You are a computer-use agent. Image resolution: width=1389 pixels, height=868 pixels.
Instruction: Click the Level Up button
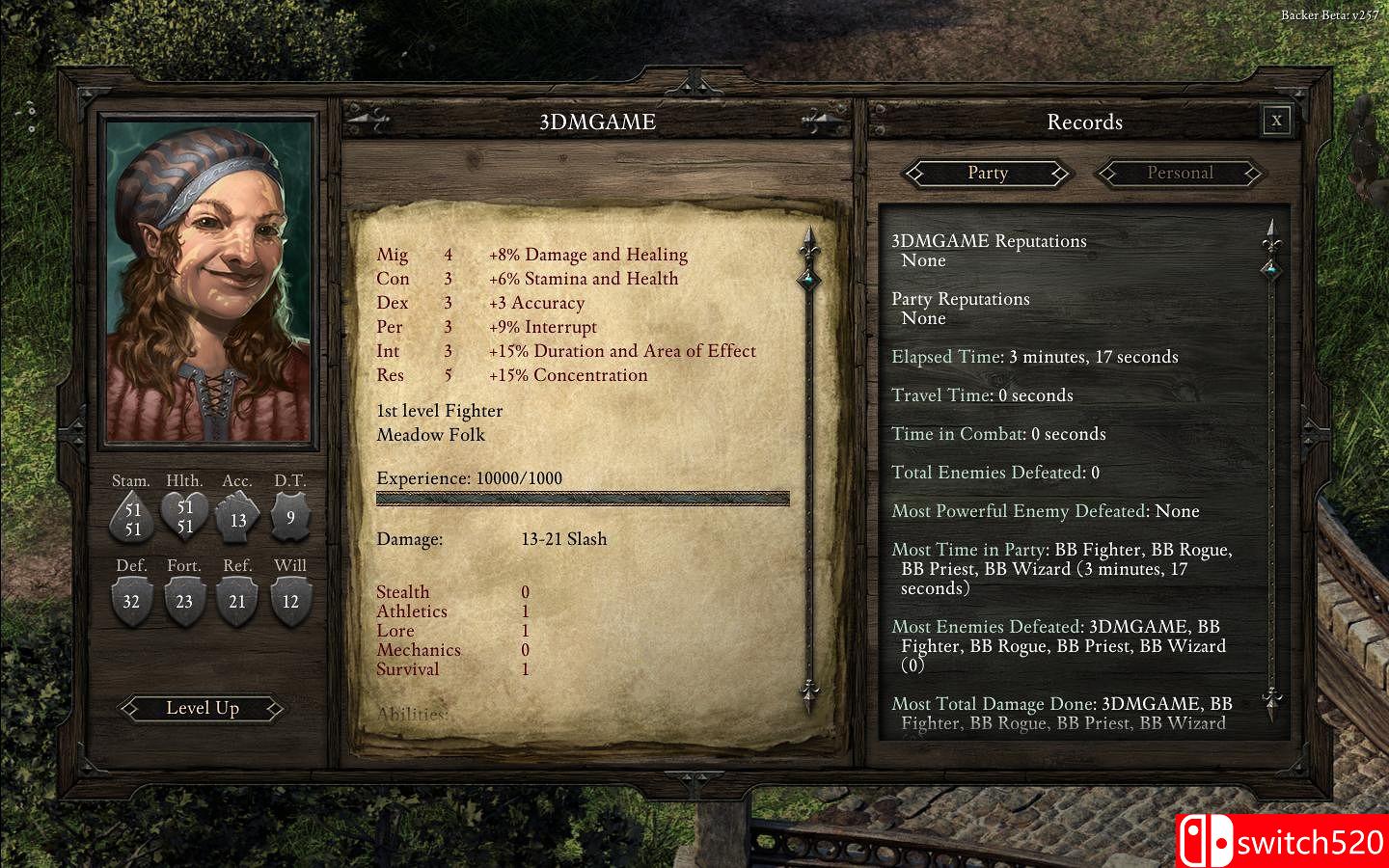click(x=202, y=708)
